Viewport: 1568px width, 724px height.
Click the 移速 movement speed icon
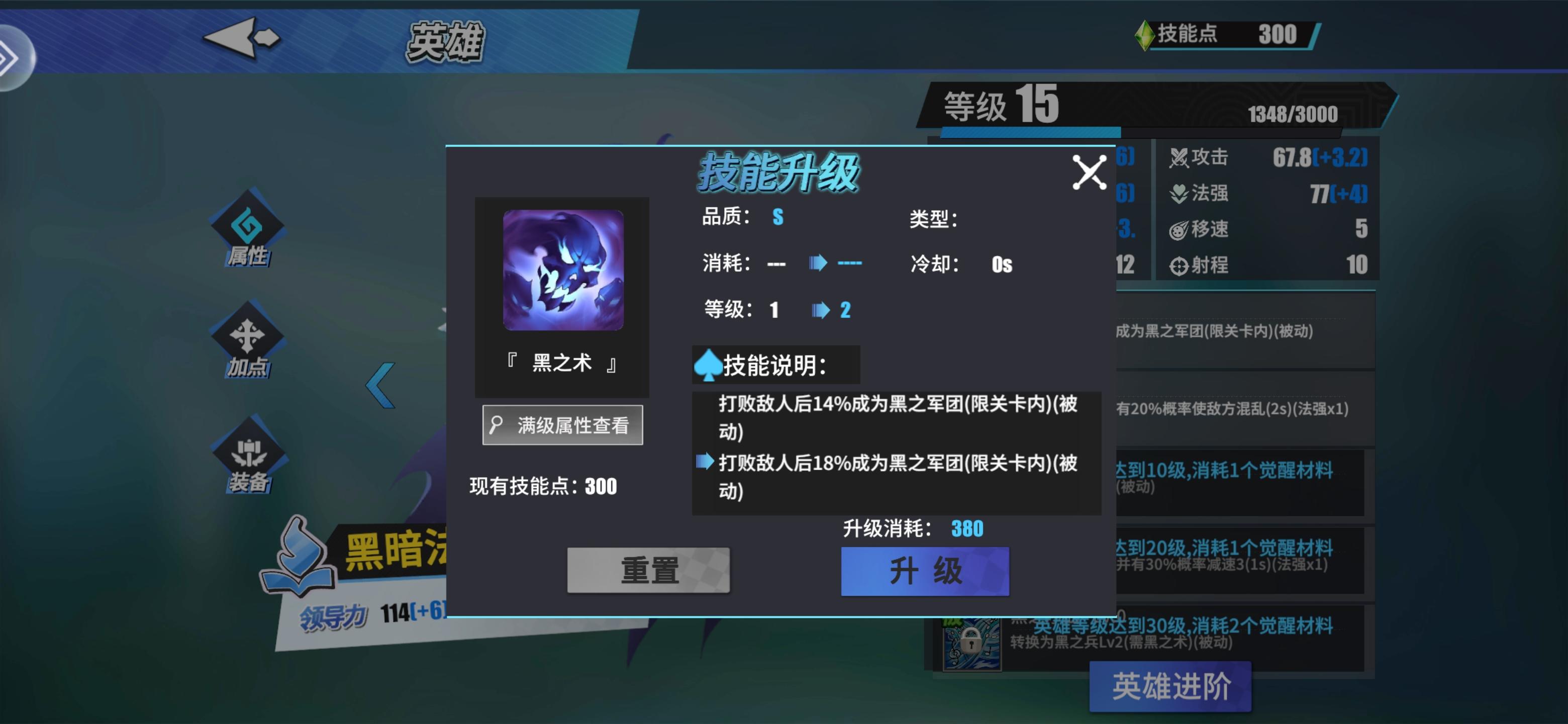point(1180,230)
